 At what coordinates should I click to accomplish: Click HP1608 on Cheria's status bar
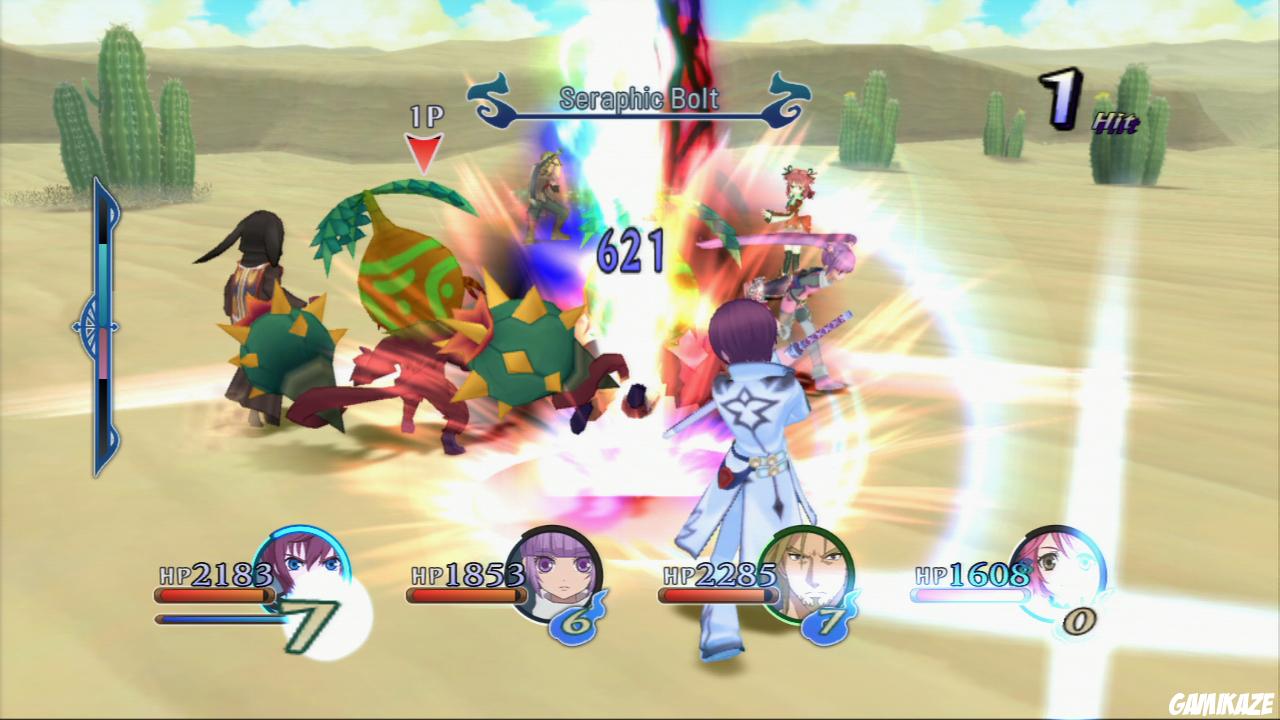point(967,575)
